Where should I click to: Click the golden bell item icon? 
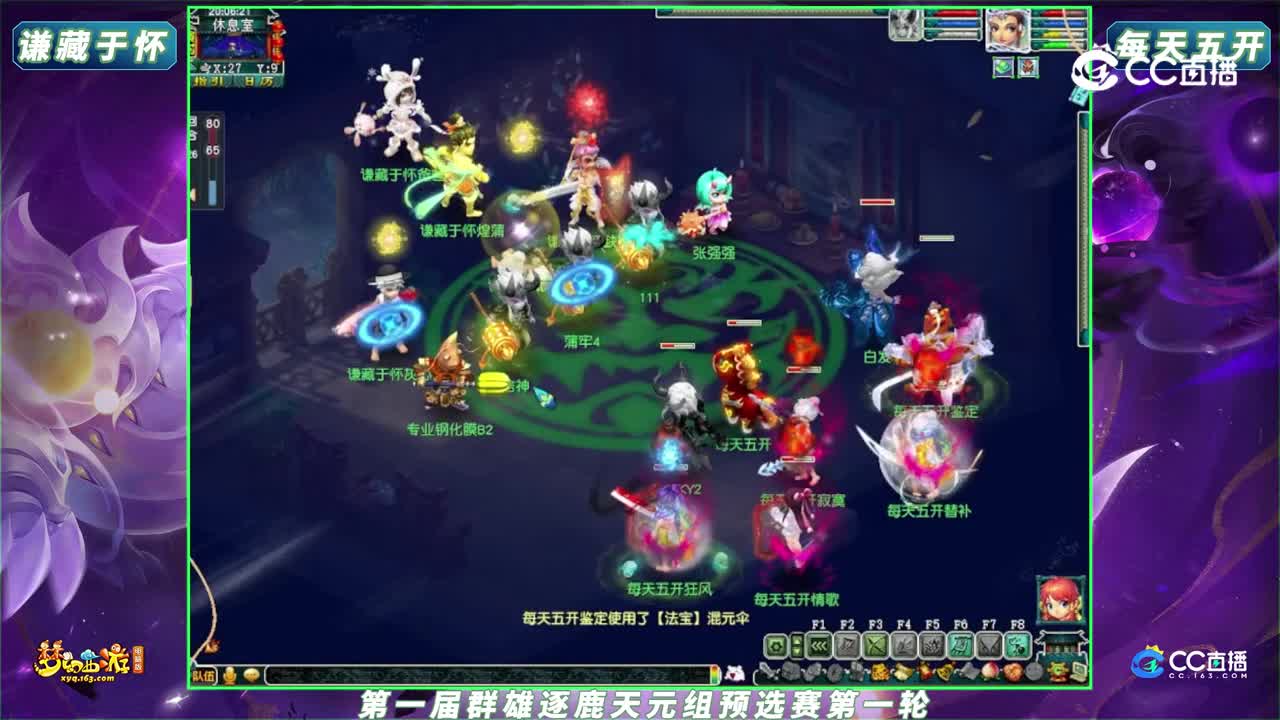(942, 670)
